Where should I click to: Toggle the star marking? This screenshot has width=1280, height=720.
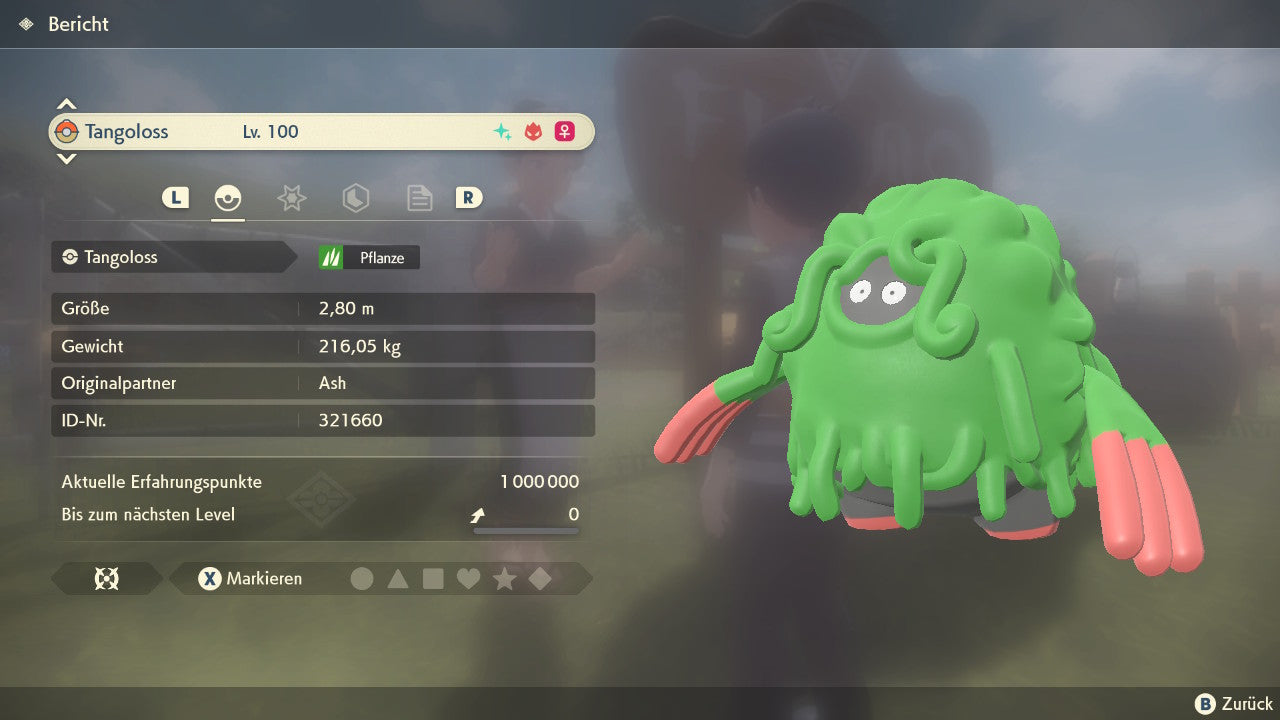click(x=504, y=579)
